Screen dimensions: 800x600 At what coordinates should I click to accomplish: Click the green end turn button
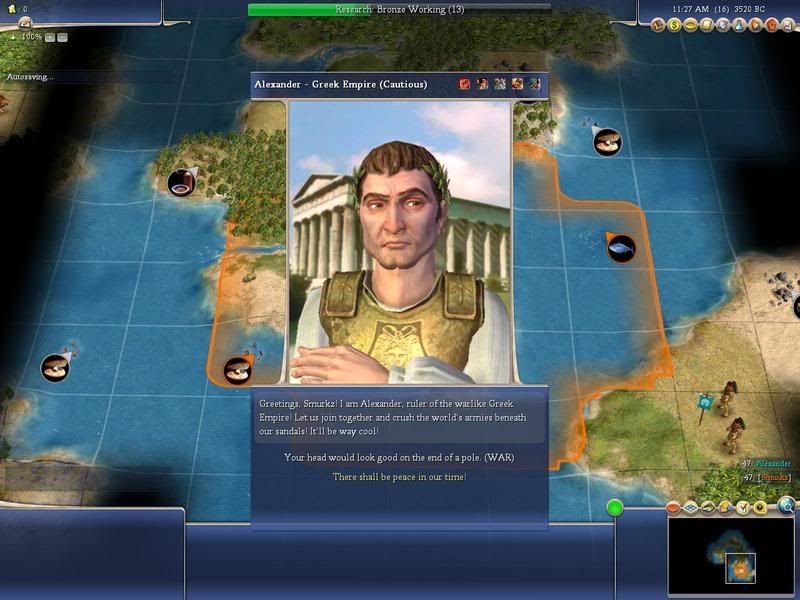tap(615, 507)
